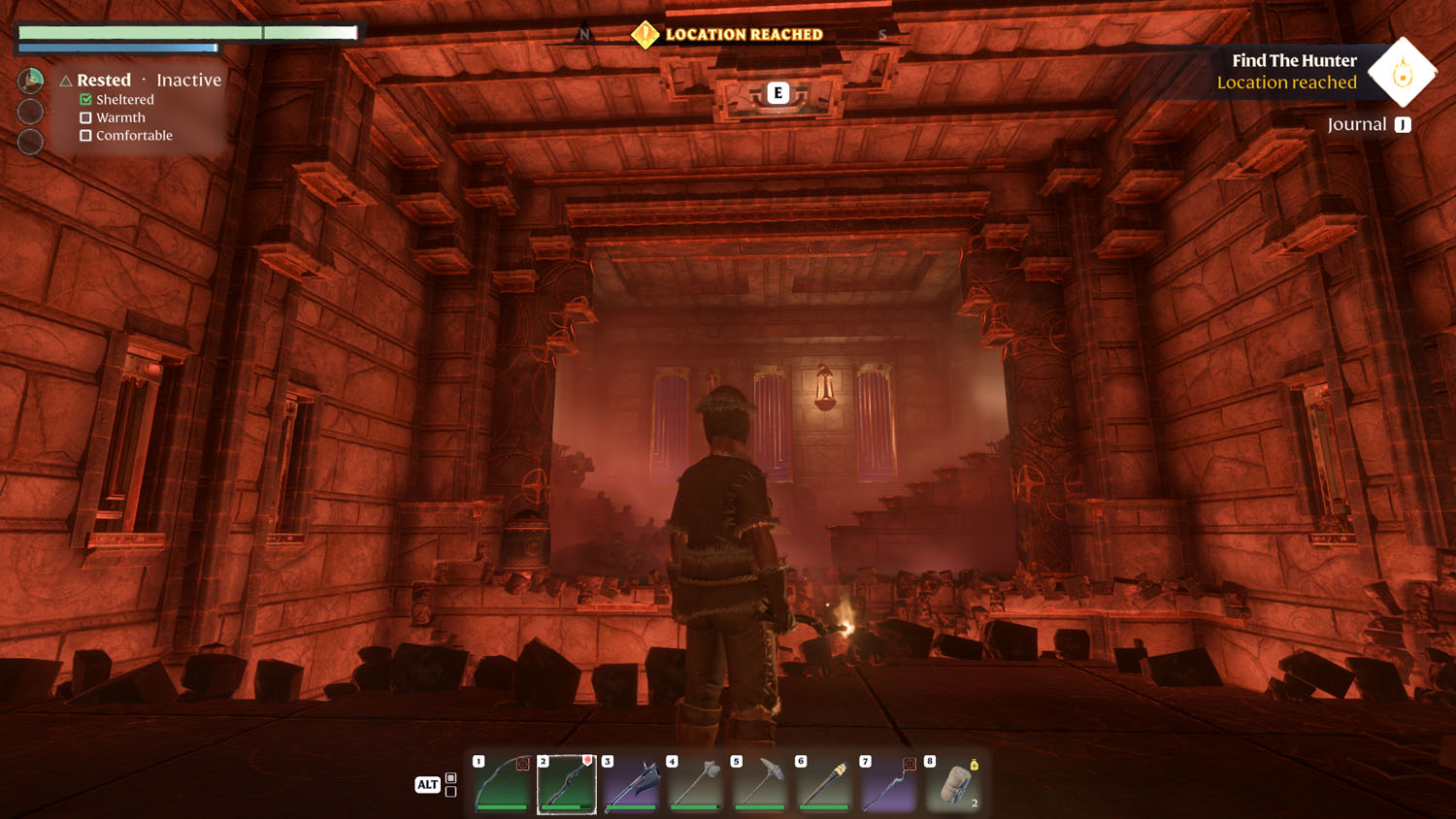Pick the pickaxe in hotbar slot 5

click(x=760, y=783)
